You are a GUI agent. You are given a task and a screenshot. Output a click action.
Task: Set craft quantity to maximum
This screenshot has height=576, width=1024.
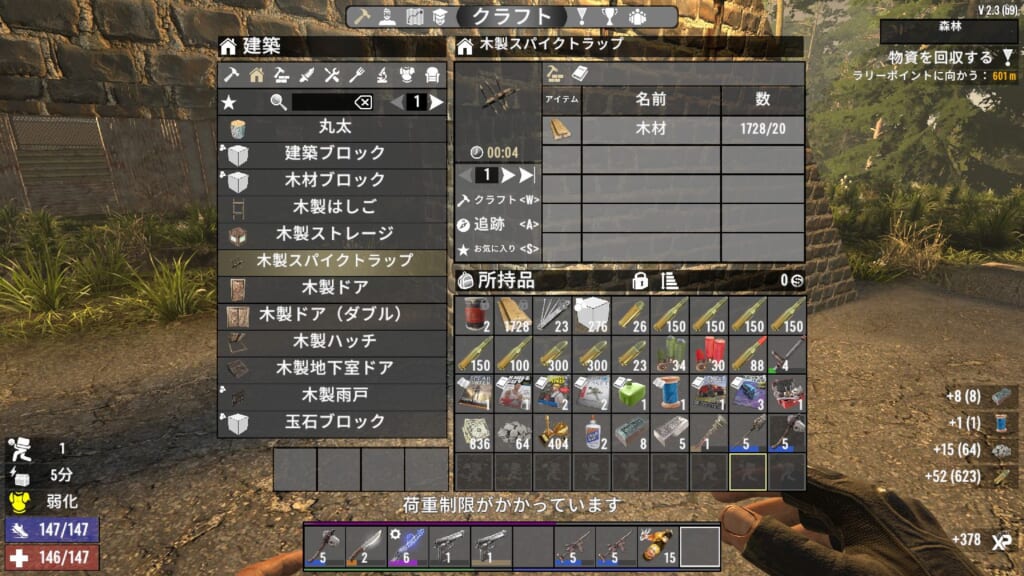[528, 175]
